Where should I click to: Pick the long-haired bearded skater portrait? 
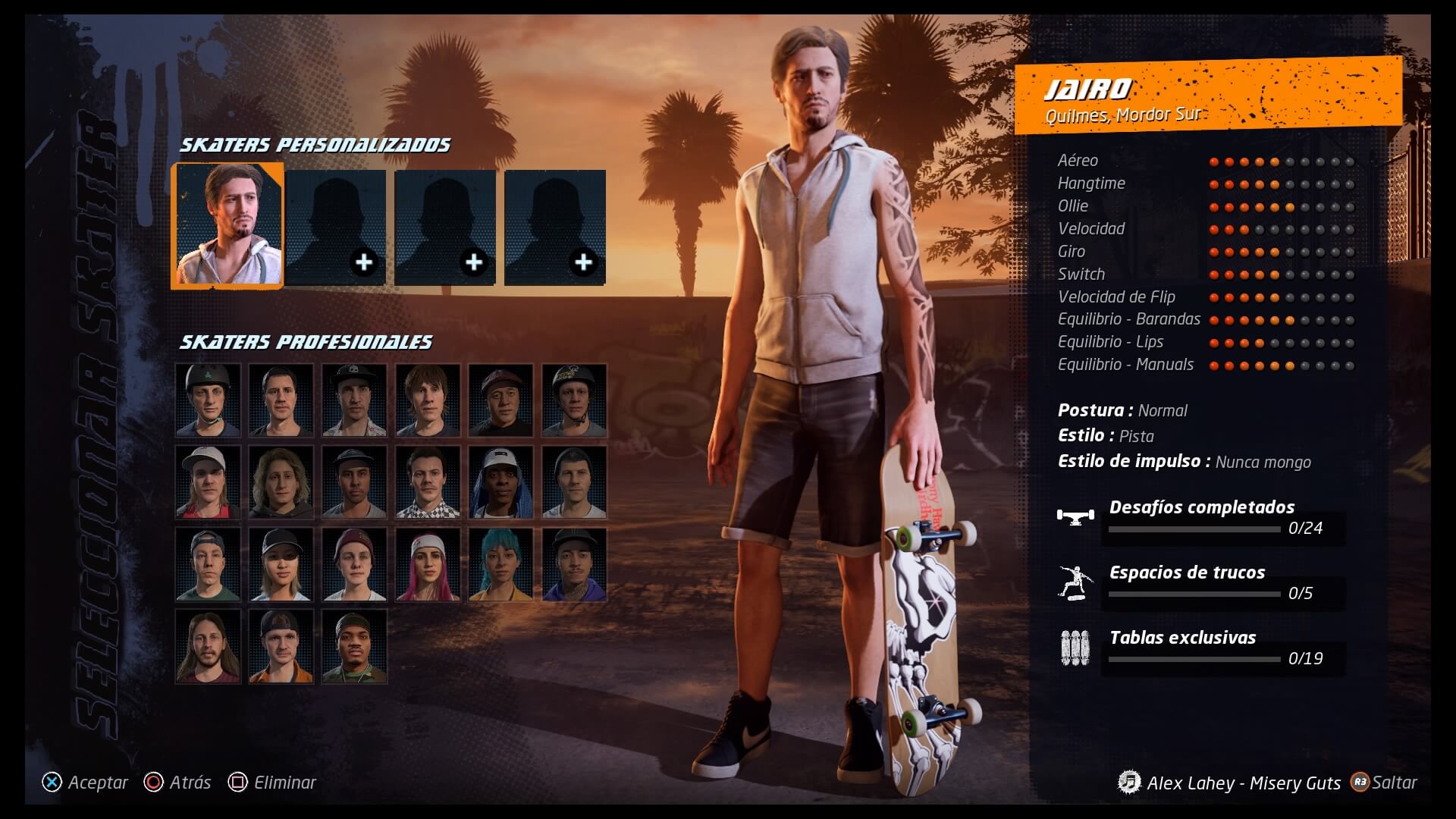point(208,646)
